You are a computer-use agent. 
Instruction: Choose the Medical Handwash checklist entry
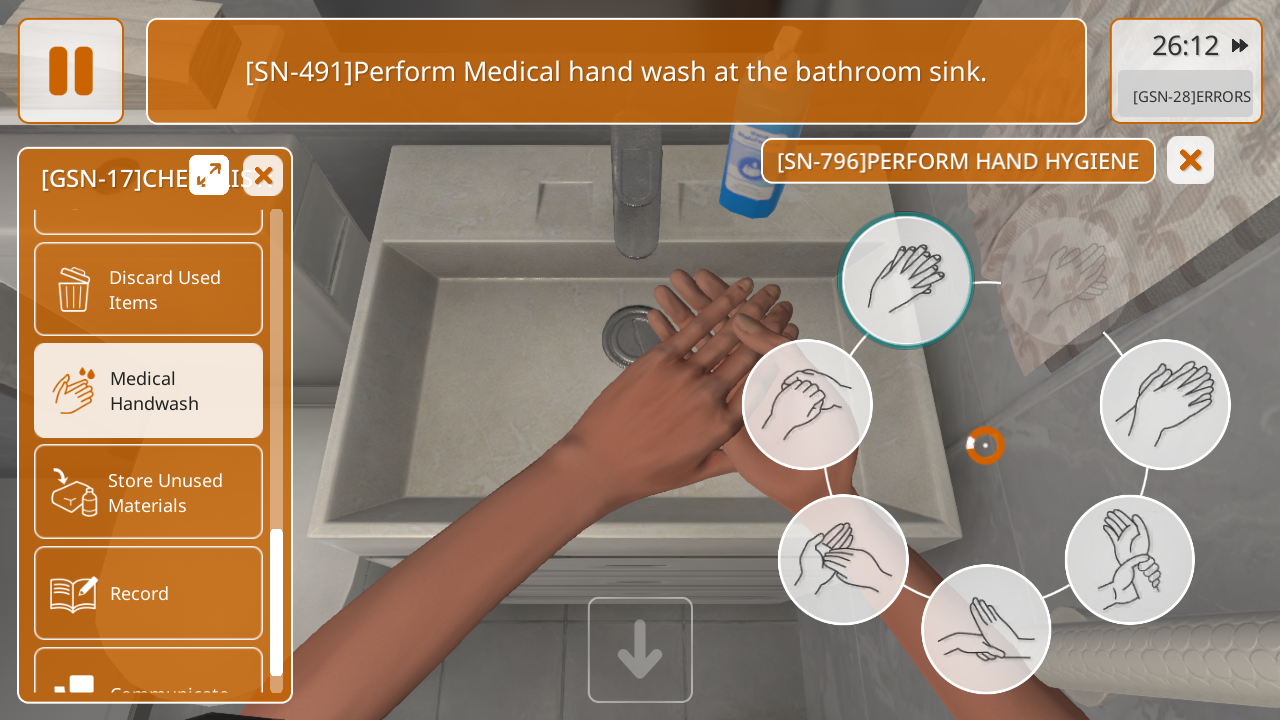pos(148,391)
